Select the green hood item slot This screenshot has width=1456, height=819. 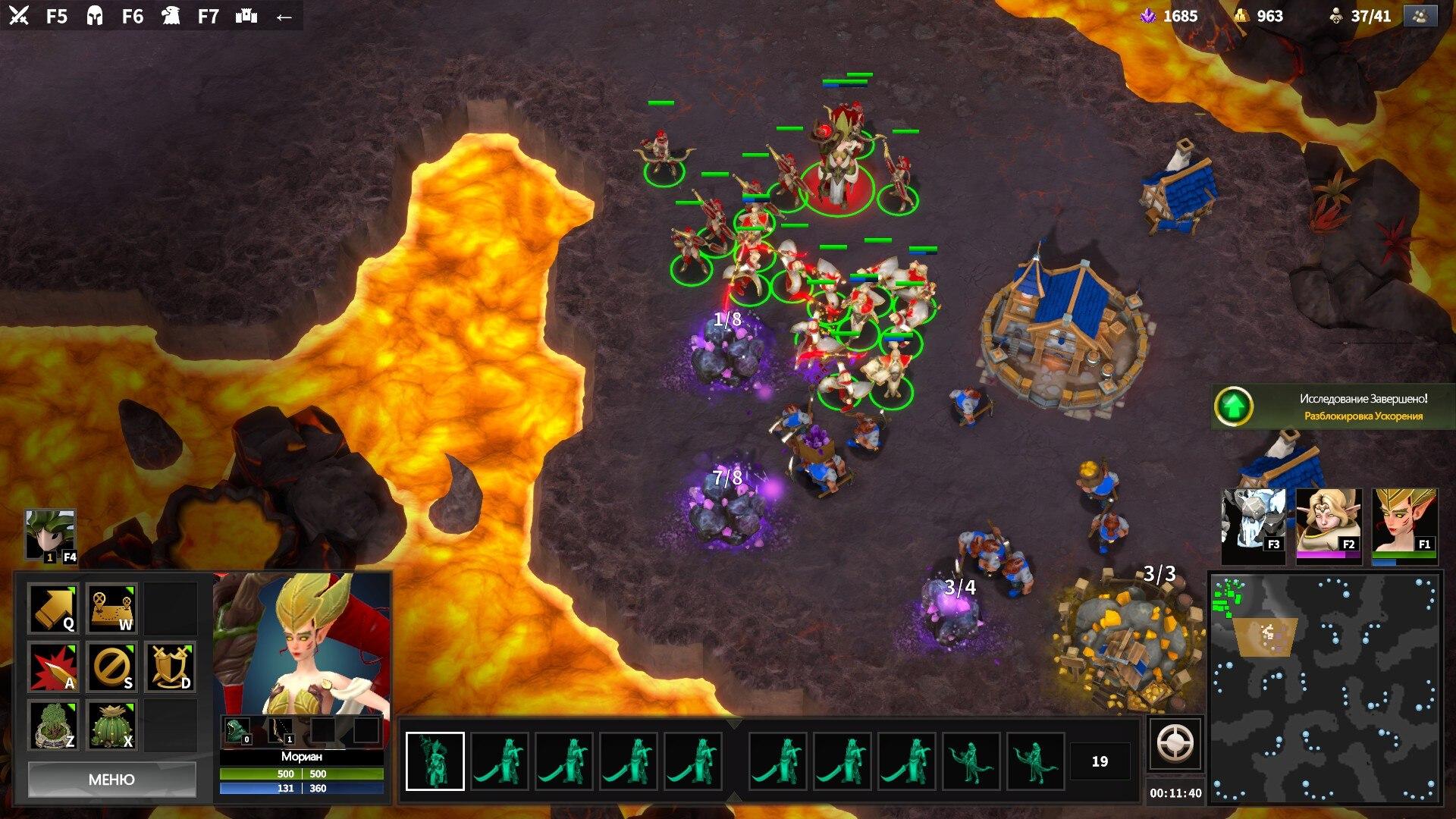click(237, 731)
